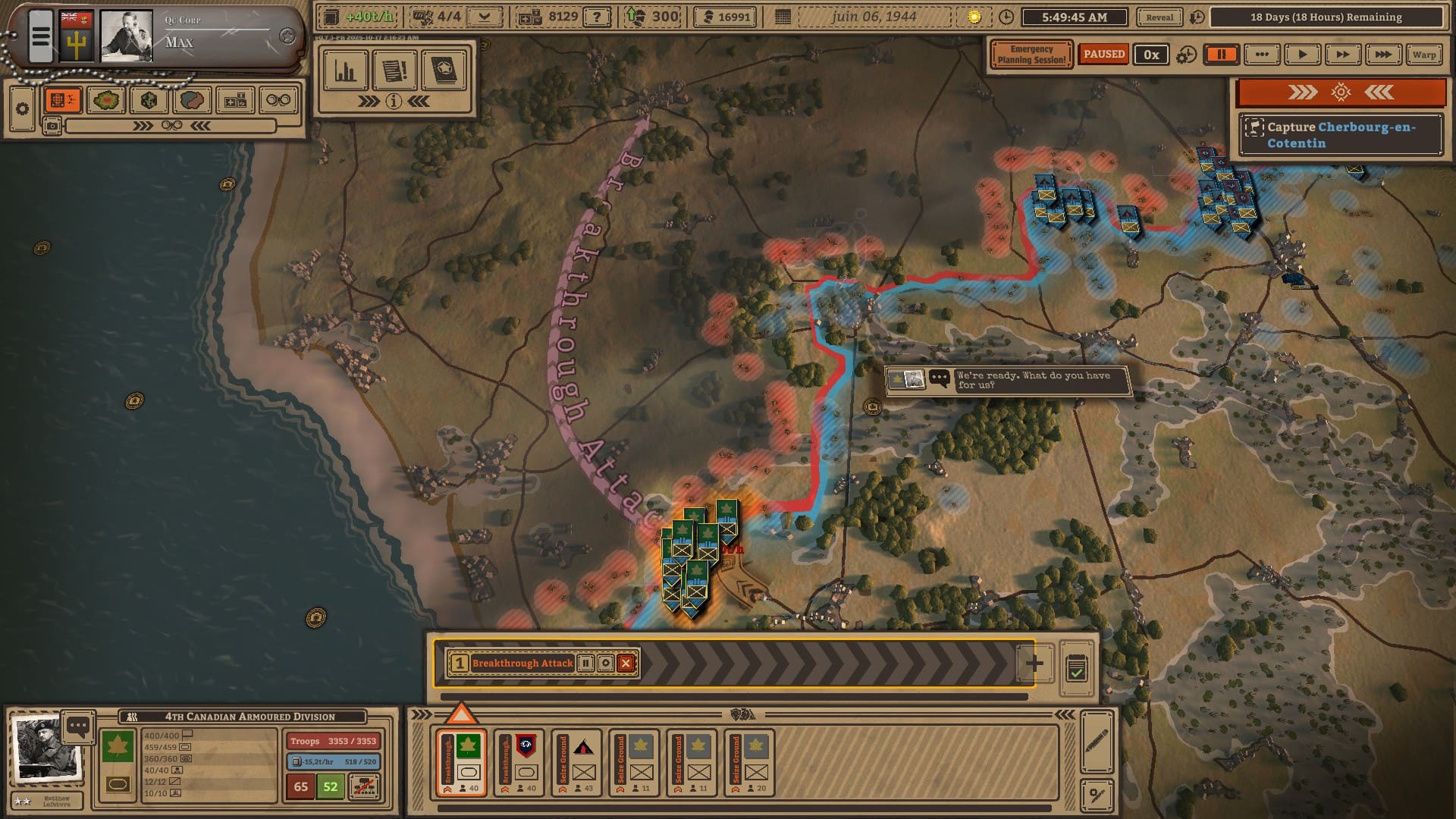This screenshot has width=1456, height=819.
Task: Select the unit card with 43 troops
Action: (x=576, y=762)
